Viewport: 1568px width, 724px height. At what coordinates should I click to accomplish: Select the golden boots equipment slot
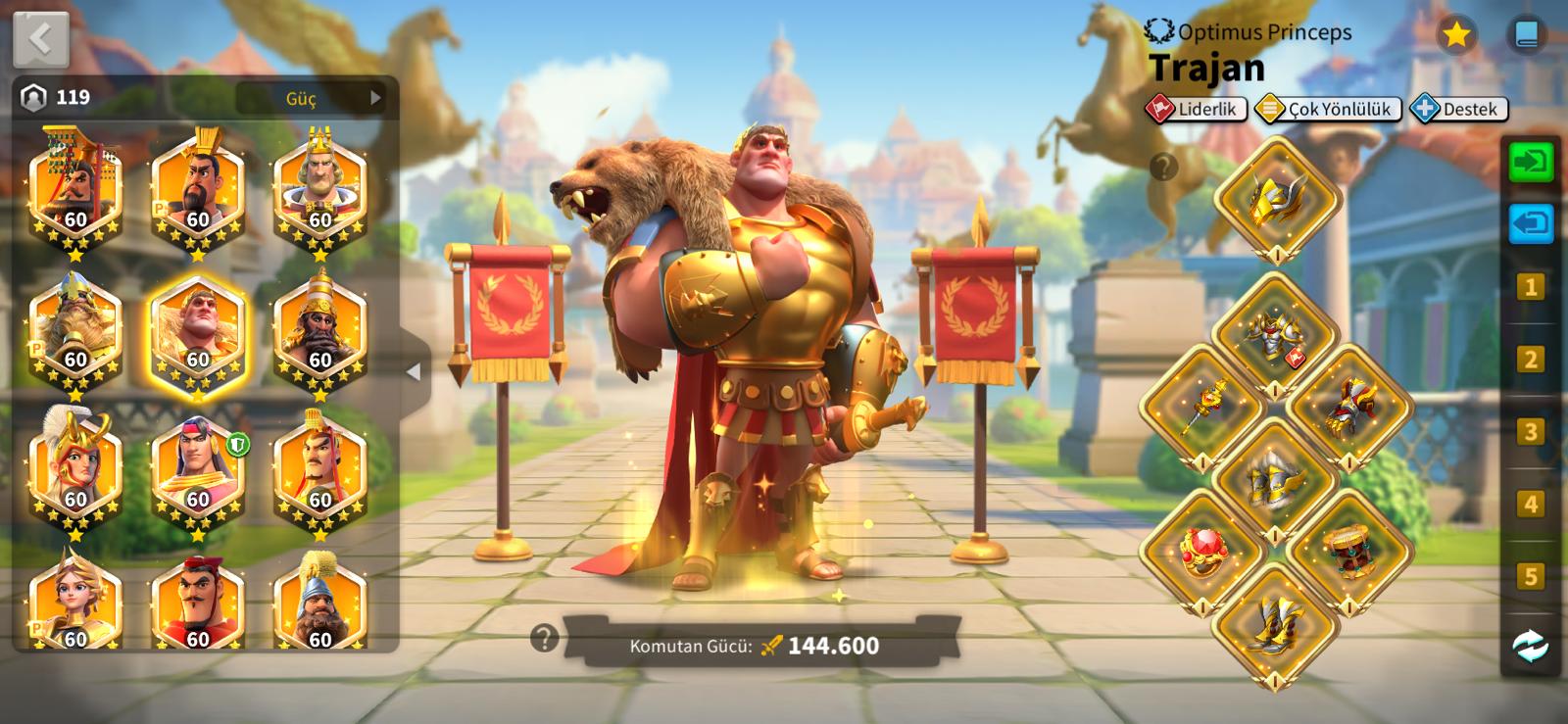(1275, 624)
